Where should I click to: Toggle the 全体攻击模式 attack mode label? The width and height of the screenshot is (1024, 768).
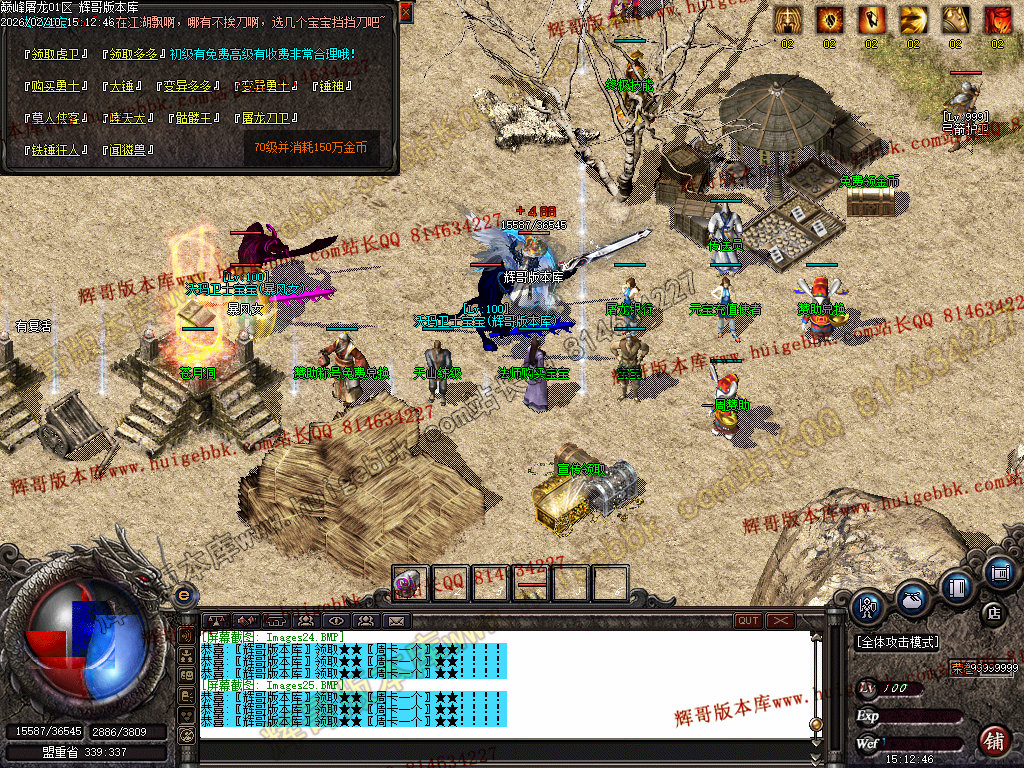[897, 641]
